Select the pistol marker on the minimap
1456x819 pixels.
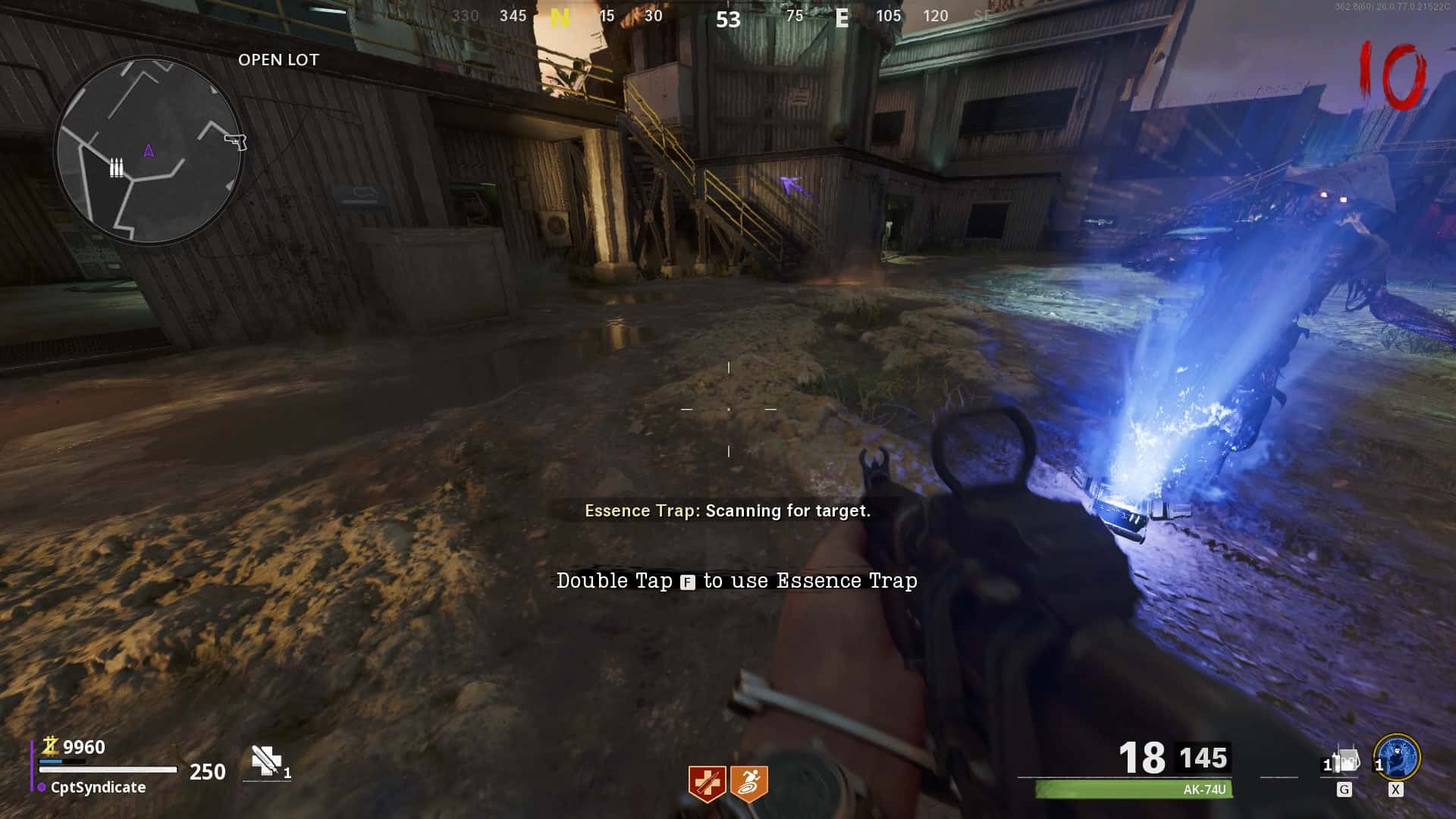tap(236, 141)
